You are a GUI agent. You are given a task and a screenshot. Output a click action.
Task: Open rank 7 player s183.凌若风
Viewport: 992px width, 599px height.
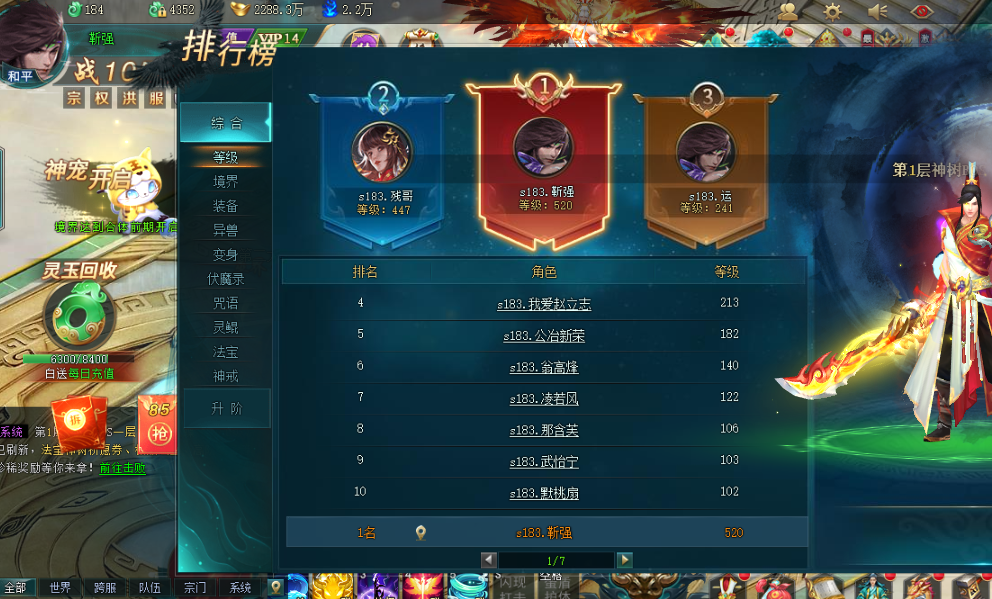544,399
